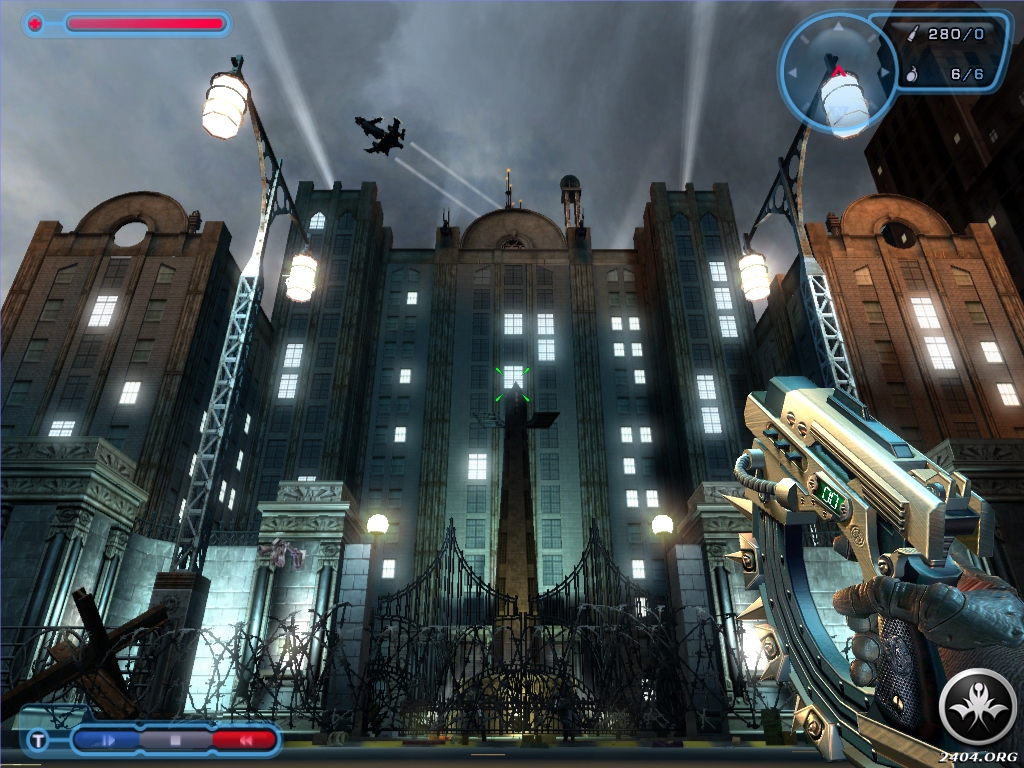Click the round white emblem badge

pos(979,708)
